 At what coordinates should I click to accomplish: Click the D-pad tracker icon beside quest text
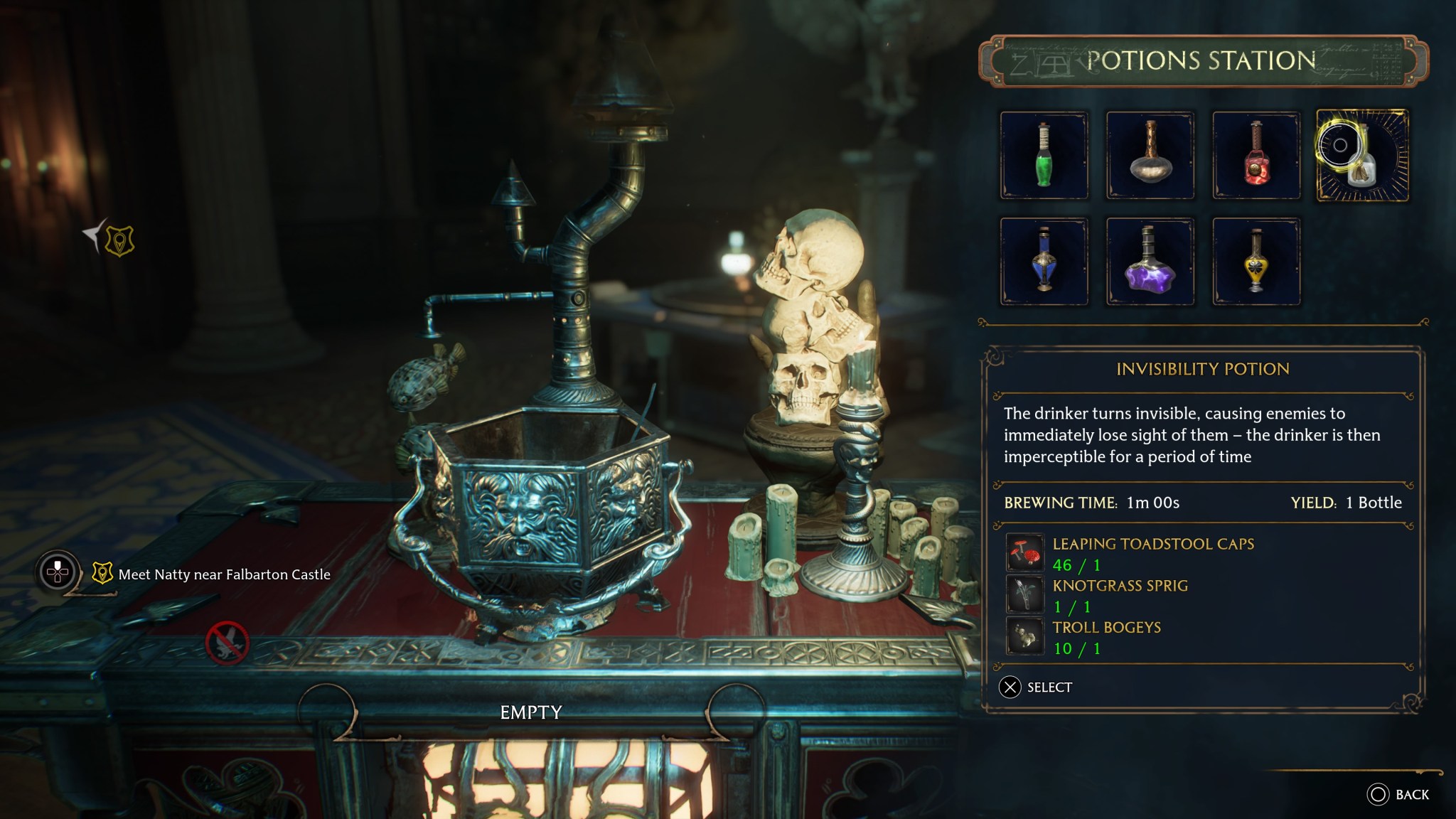(57, 569)
